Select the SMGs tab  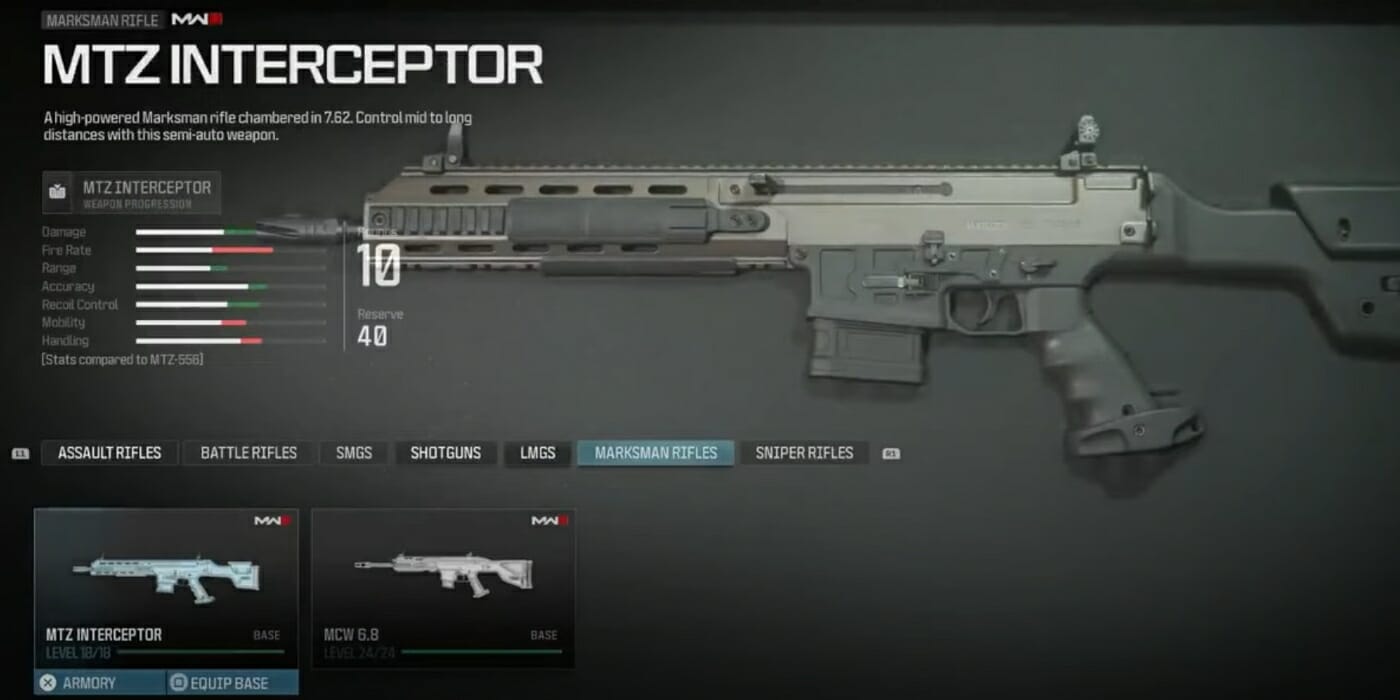point(354,453)
